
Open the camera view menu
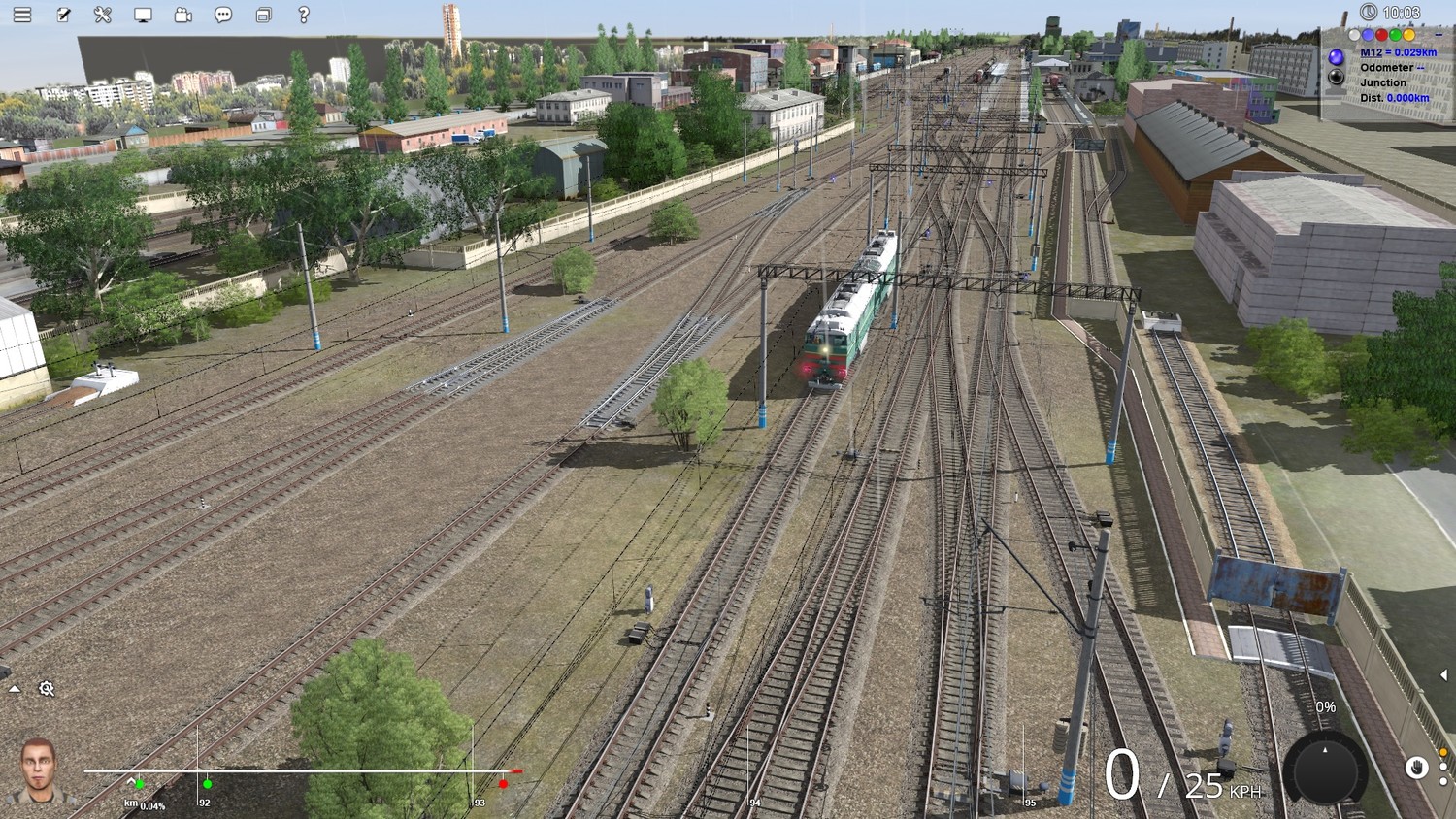(x=182, y=15)
